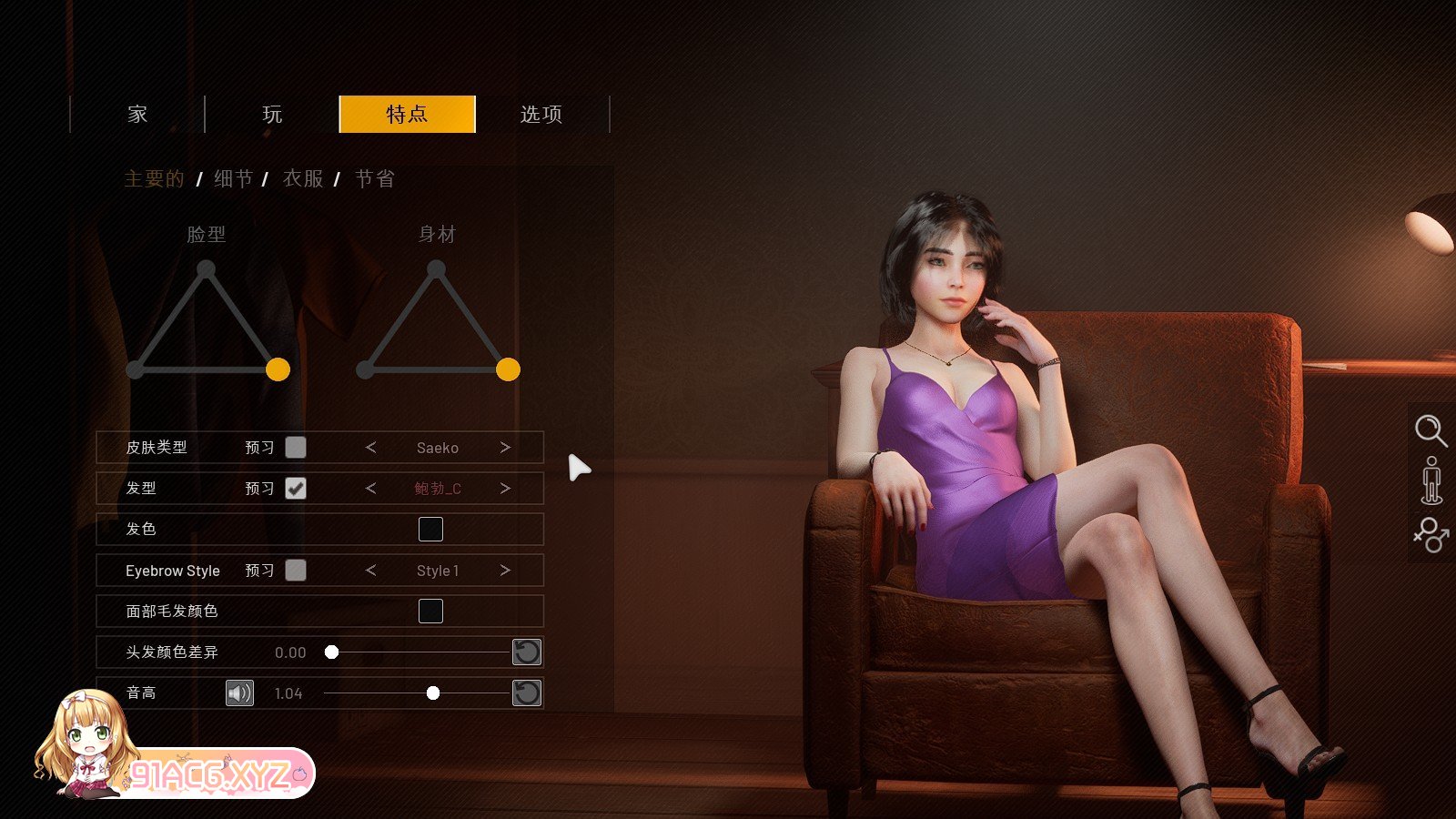Open the 发色 hair color swatch
Screen dimensions: 1456x819
[430, 530]
